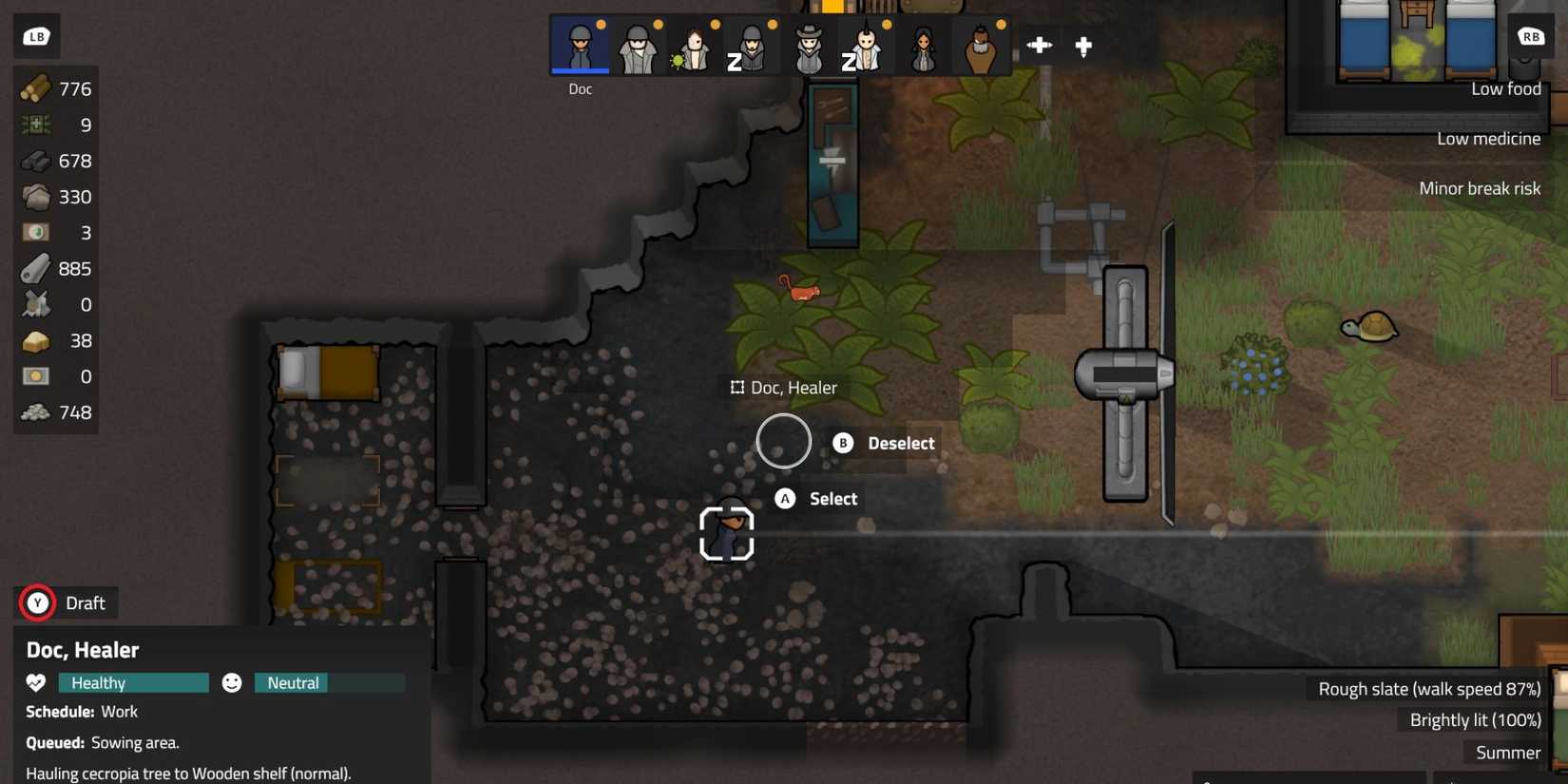Click the RB shoulder button indicator
1568x784 pixels.
tap(1531, 36)
